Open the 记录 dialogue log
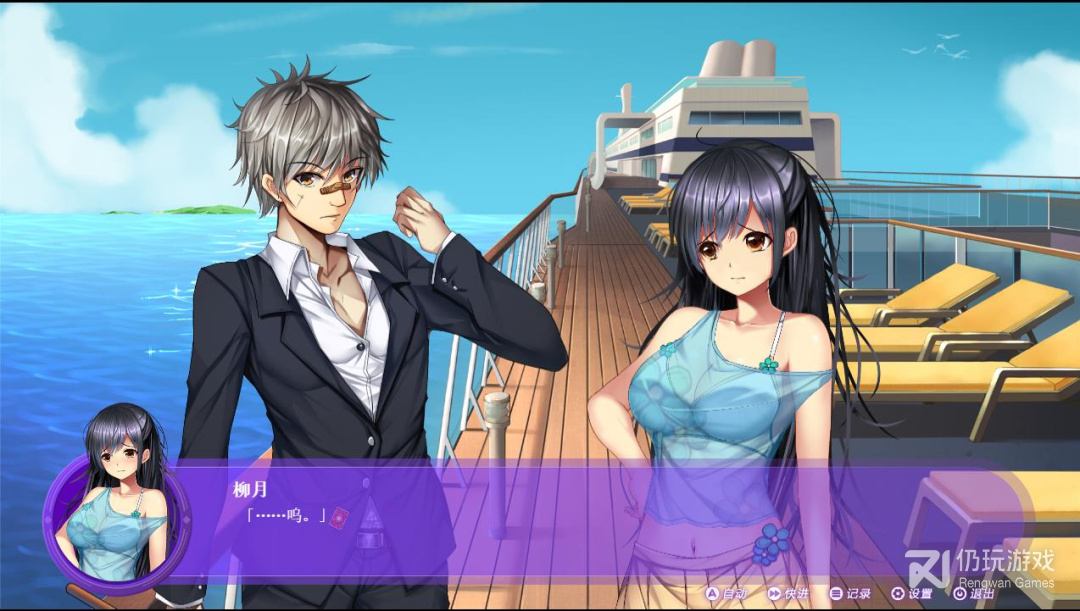Viewport: 1080px width, 611px height. pyautogui.click(x=850, y=594)
